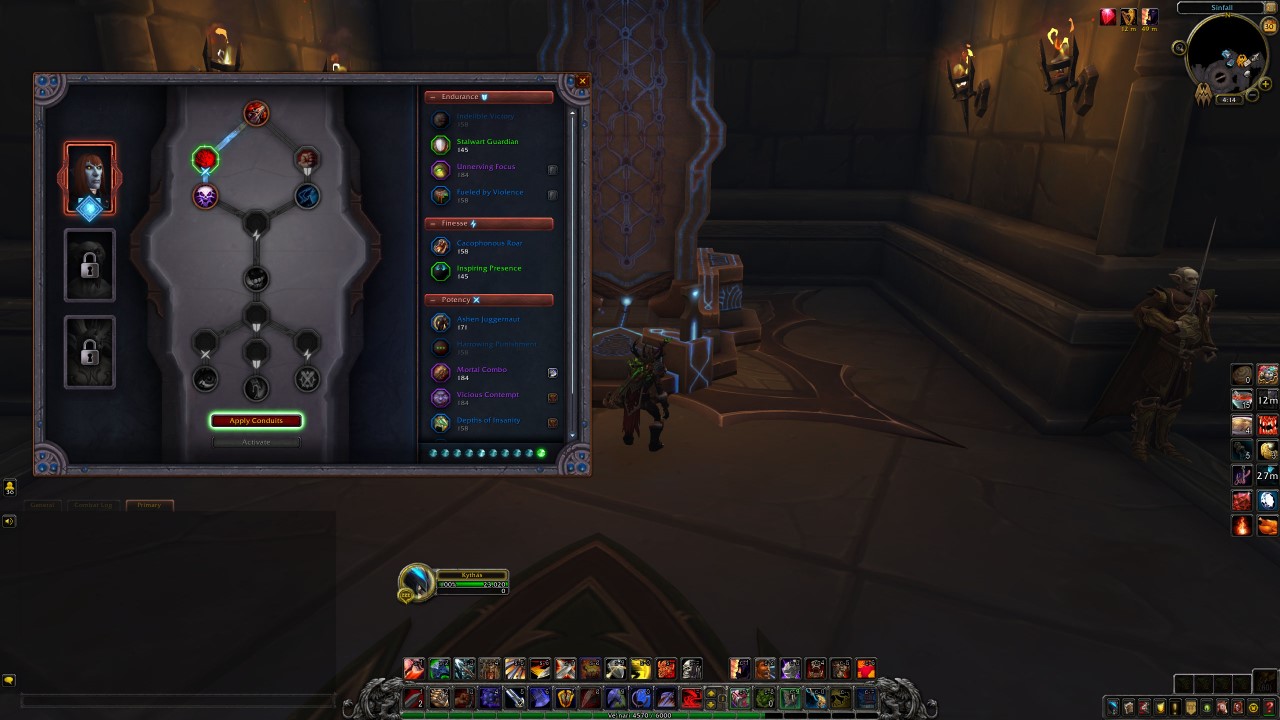
Task: Click the Apply Conduits button
Action: point(256,420)
